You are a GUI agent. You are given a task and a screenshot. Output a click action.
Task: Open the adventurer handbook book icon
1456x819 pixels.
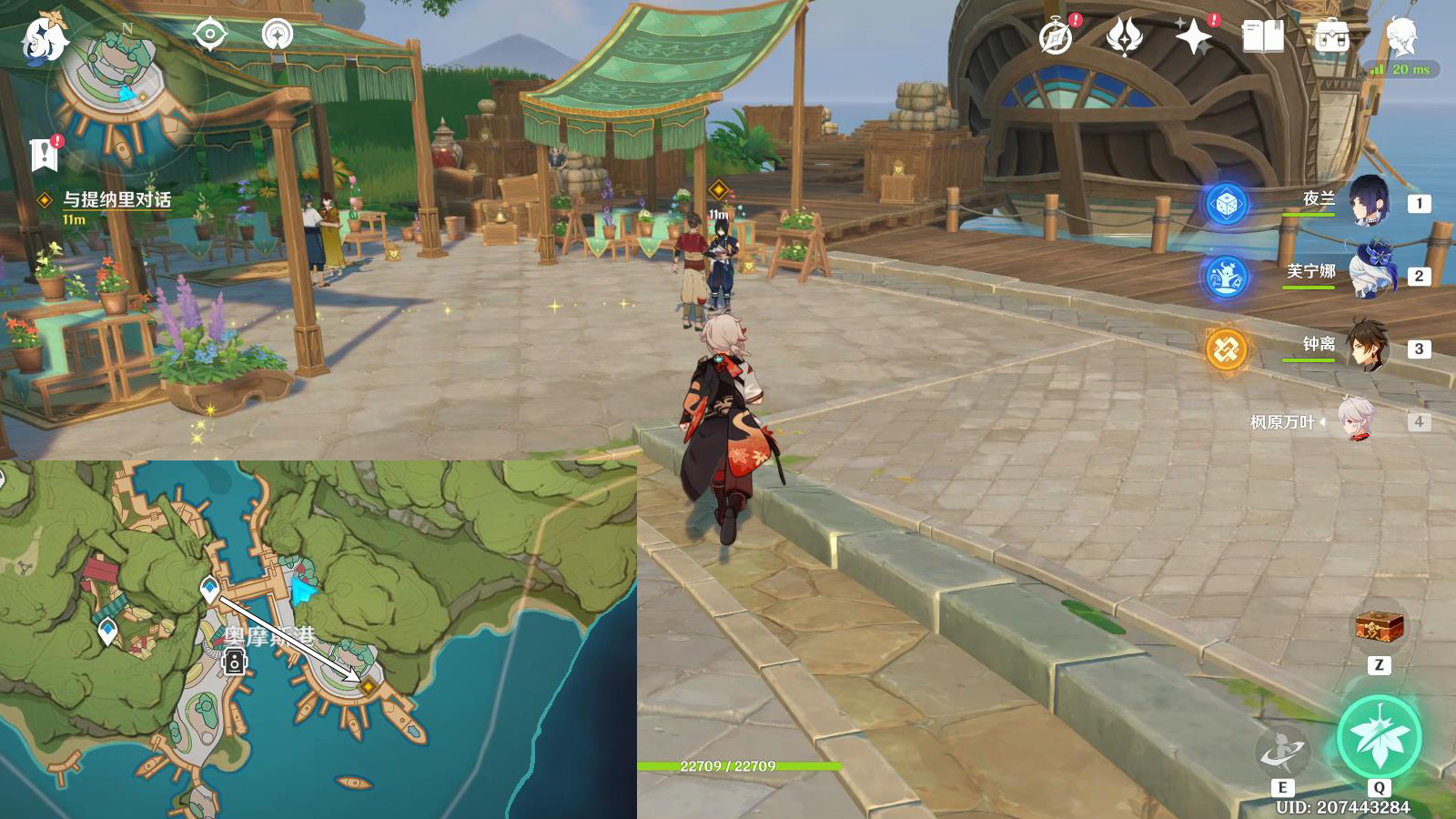coord(1263,36)
